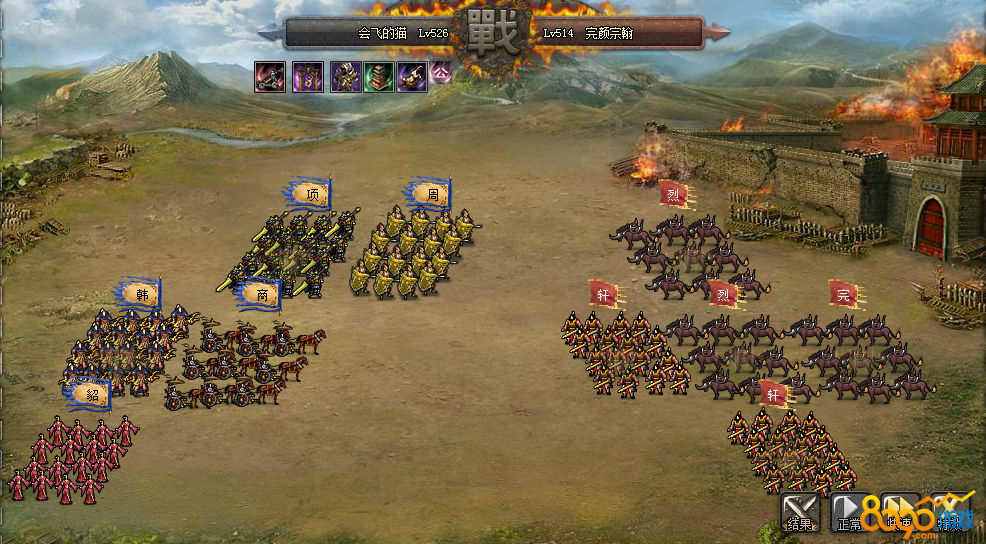986x544 pixels.
Task: Inspect the purple war banner icon
Action: [x=307, y=77]
